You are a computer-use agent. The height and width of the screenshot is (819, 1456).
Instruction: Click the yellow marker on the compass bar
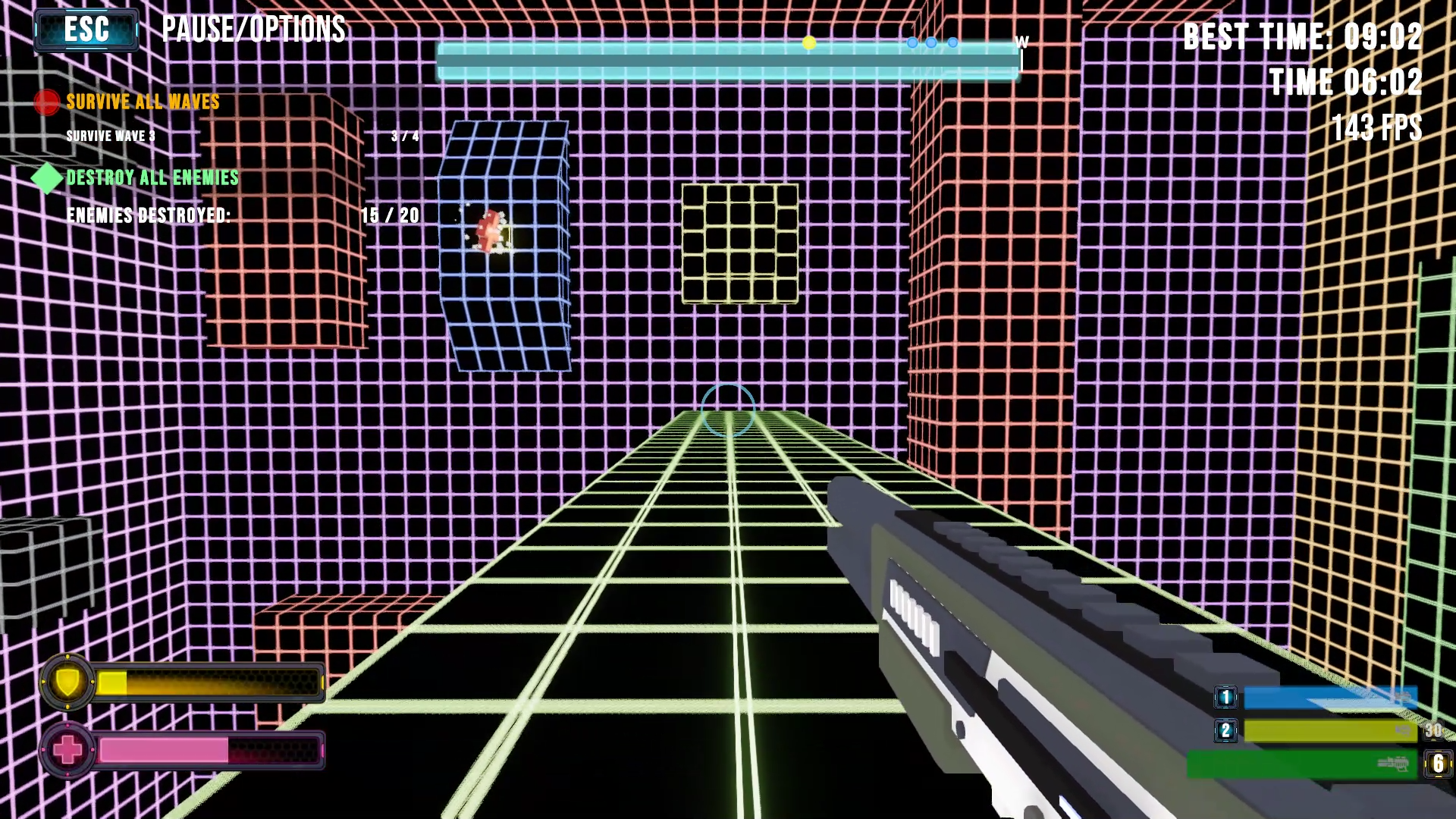coord(809,43)
